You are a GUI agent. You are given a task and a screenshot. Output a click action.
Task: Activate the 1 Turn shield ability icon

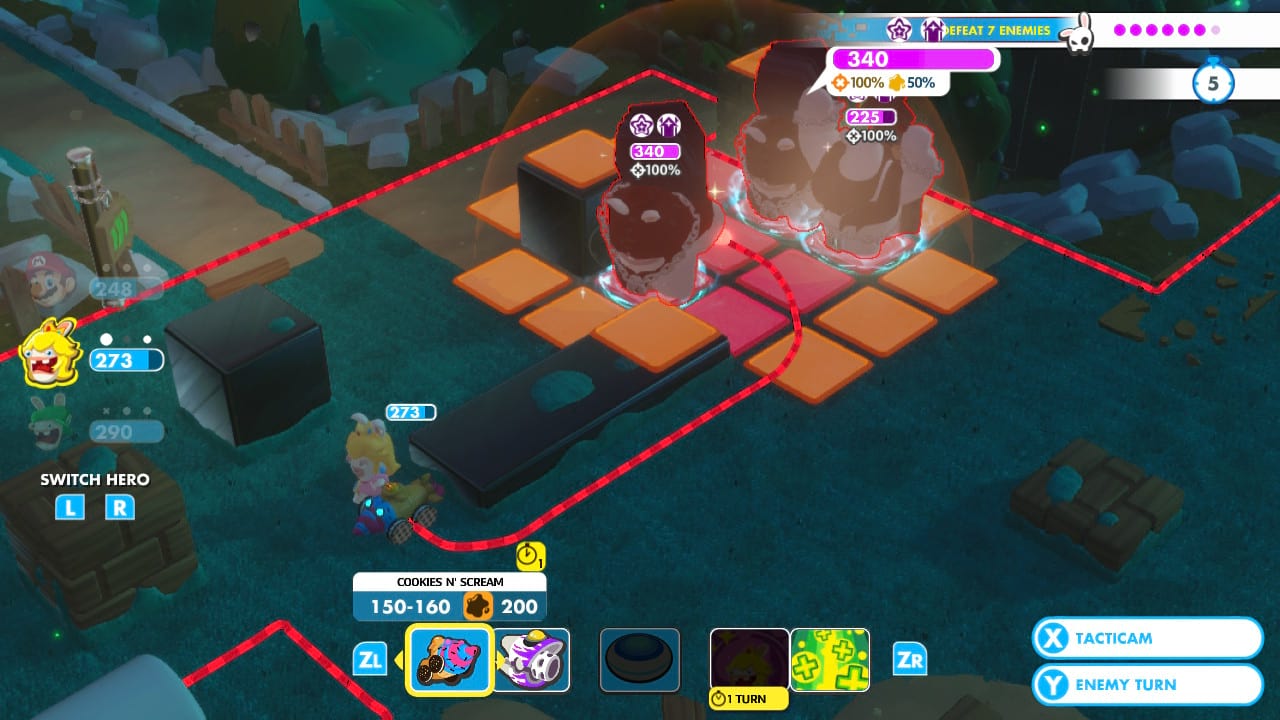(x=749, y=658)
